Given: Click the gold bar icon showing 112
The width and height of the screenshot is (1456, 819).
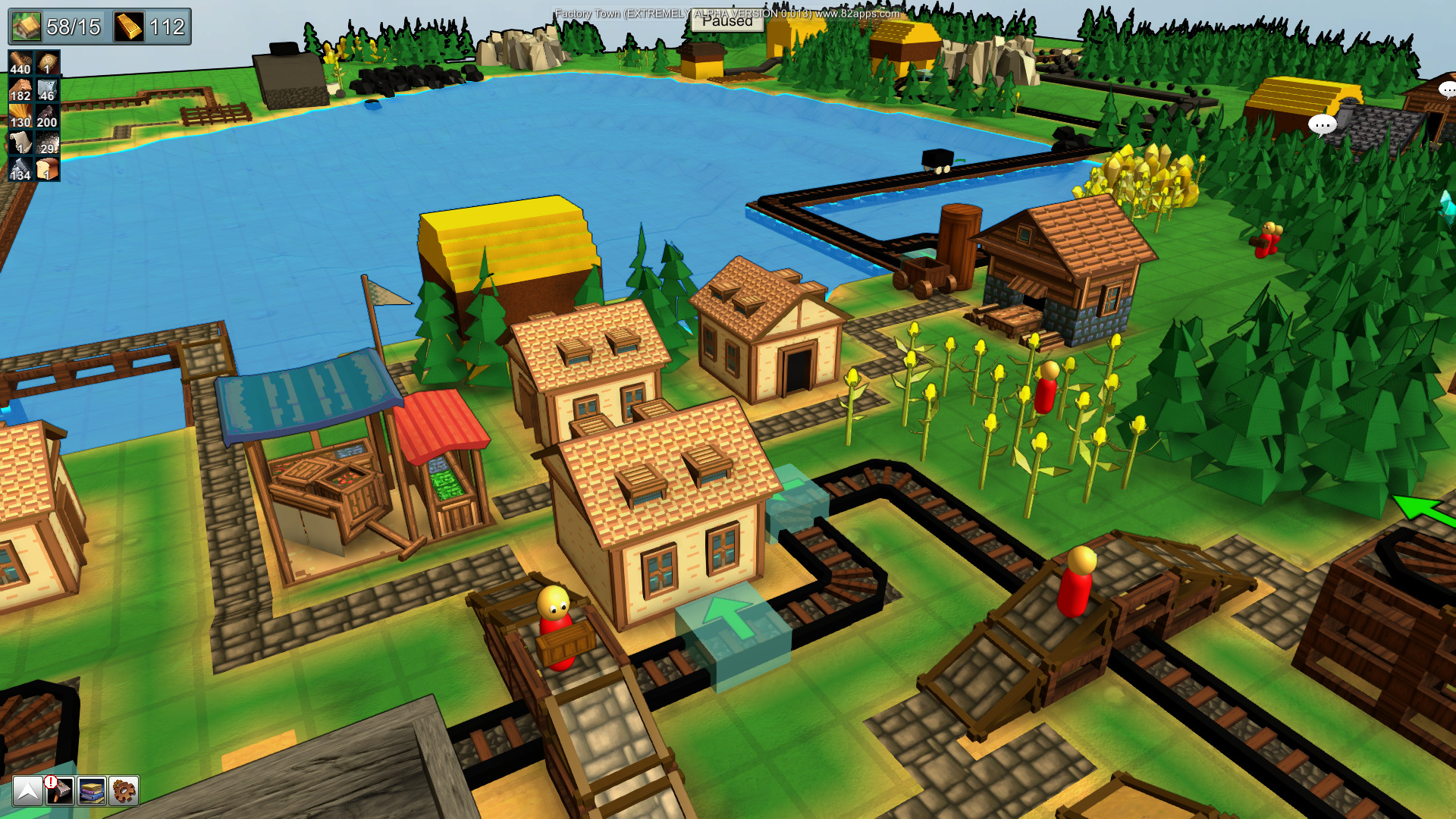Looking at the screenshot, I should 129,25.
